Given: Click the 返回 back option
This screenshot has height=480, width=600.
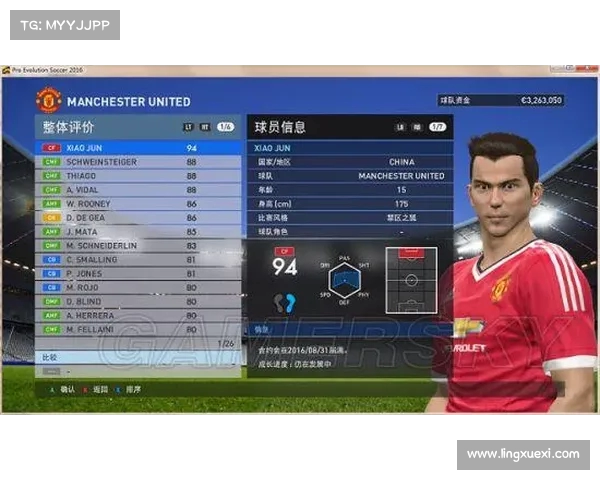Looking at the screenshot, I should click(x=98, y=389).
